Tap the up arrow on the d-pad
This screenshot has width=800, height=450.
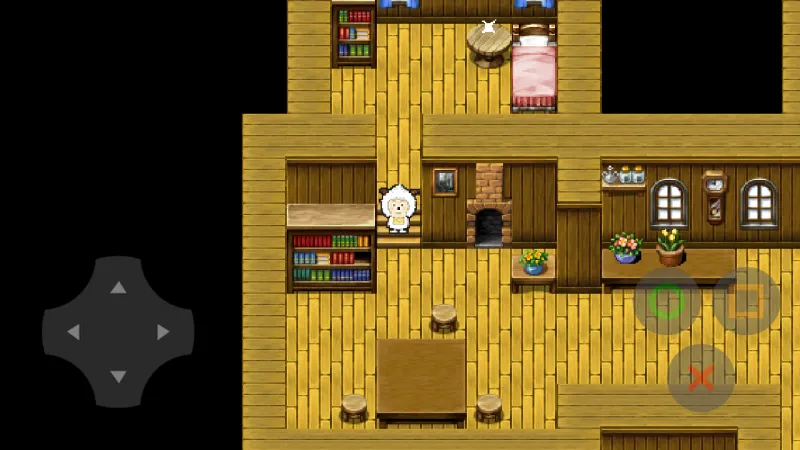(118, 288)
